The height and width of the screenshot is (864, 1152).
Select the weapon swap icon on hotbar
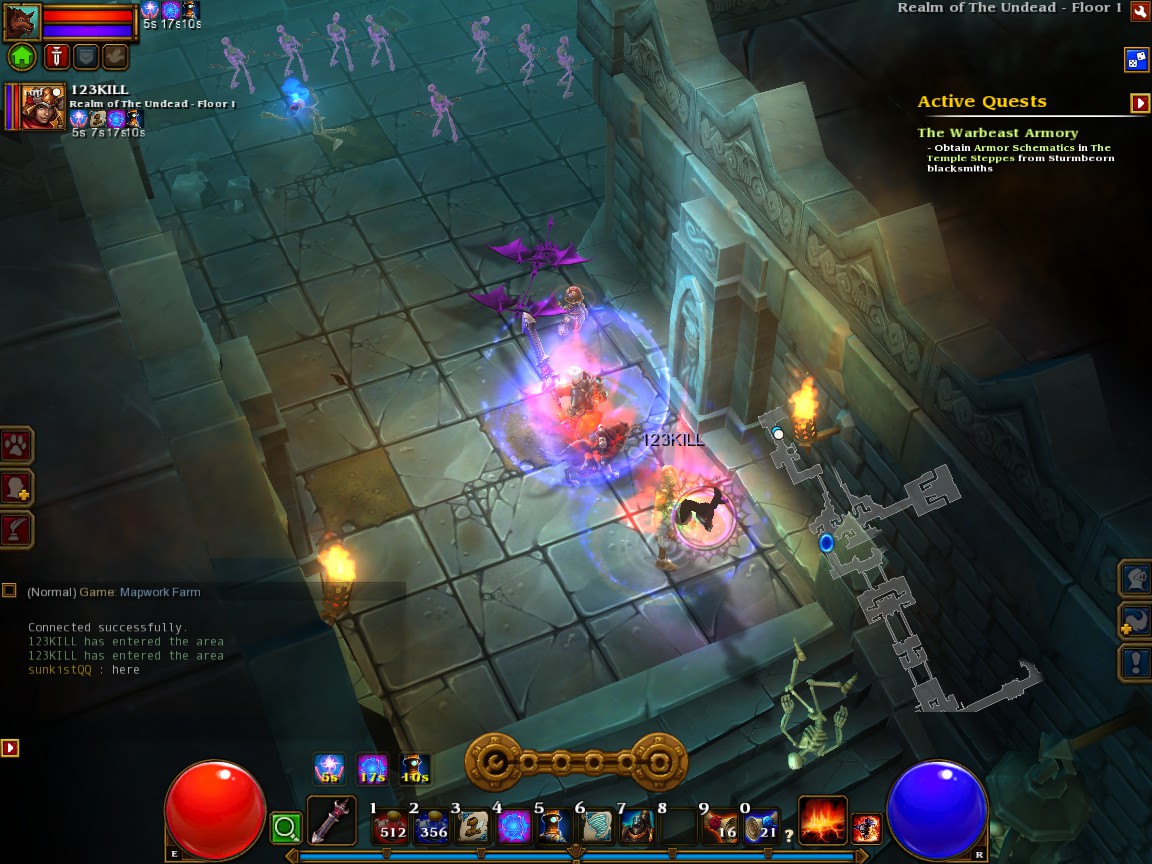click(331, 821)
